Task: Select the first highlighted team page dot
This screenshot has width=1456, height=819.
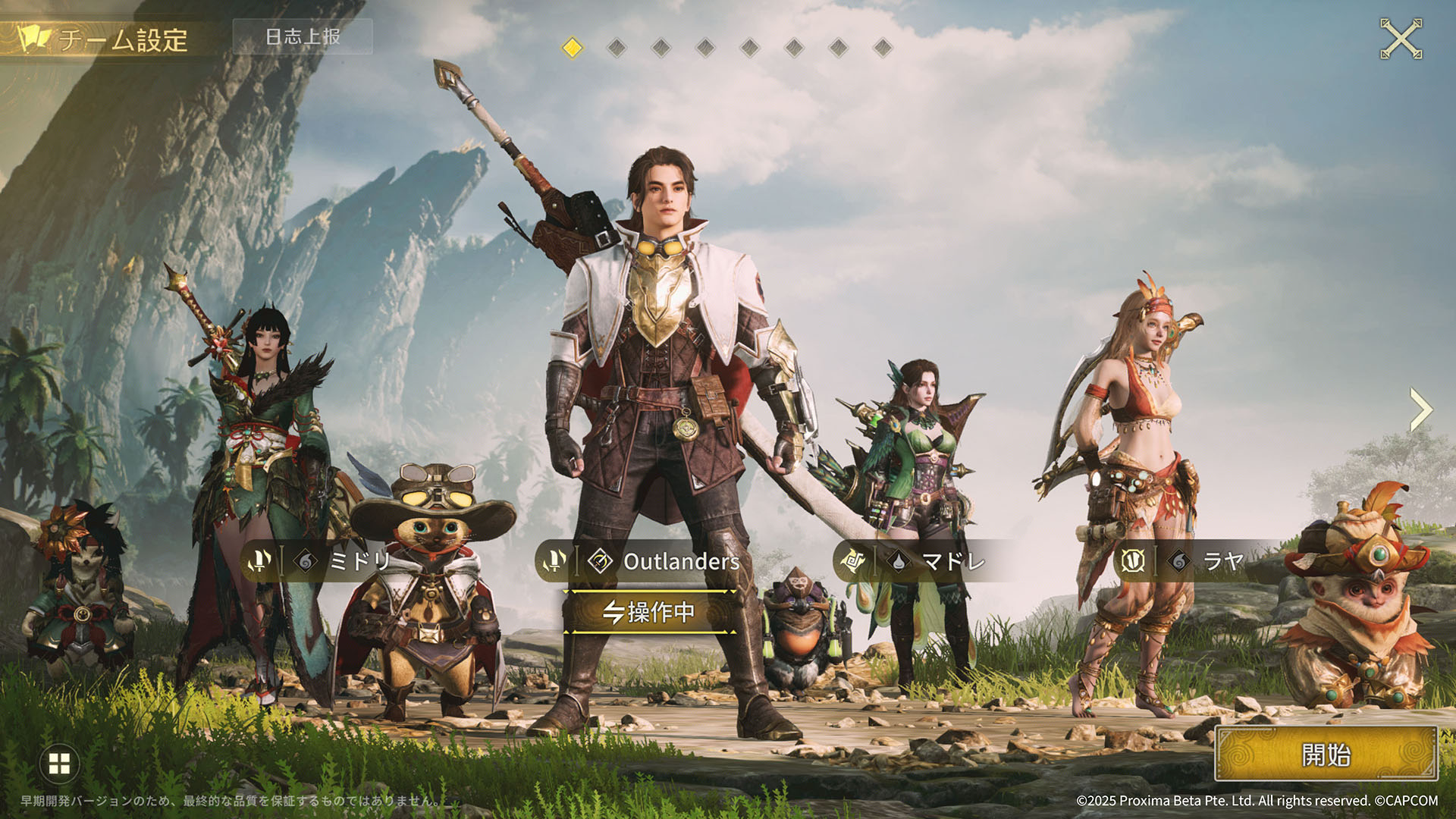Action: coord(573,48)
